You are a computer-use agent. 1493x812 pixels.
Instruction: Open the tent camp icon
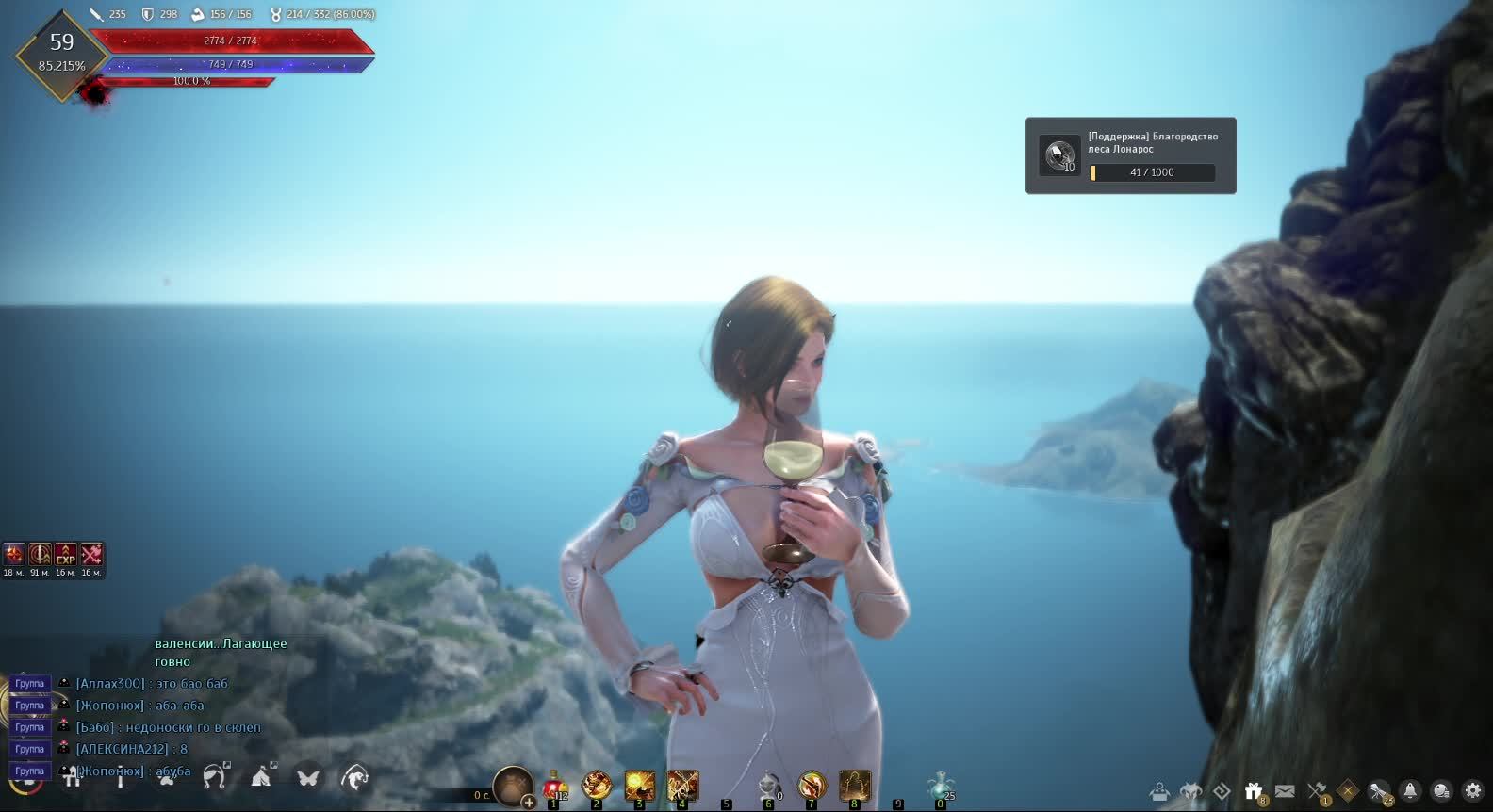[261, 777]
